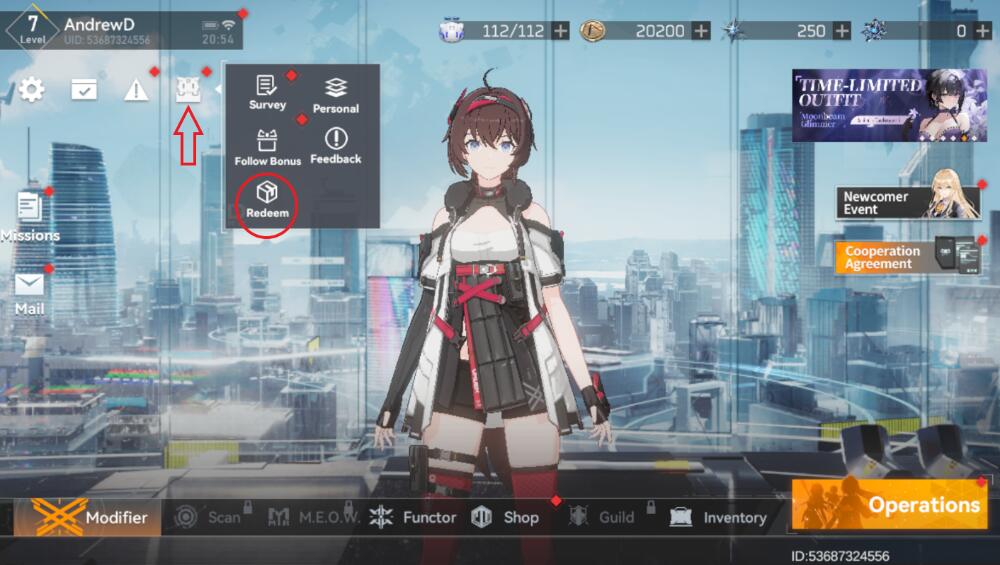
Task: View the Time-Limited Outfit banner
Action: click(x=889, y=105)
